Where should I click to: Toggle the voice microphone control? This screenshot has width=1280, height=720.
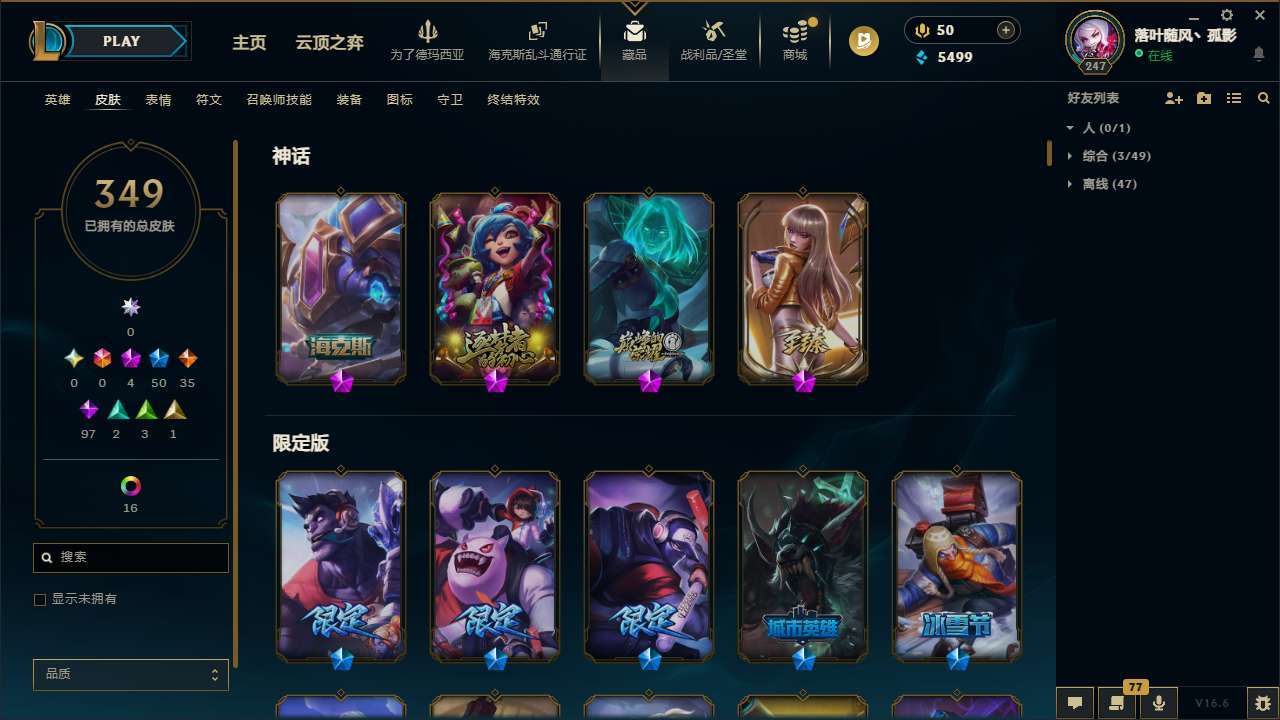[x=1158, y=702]
